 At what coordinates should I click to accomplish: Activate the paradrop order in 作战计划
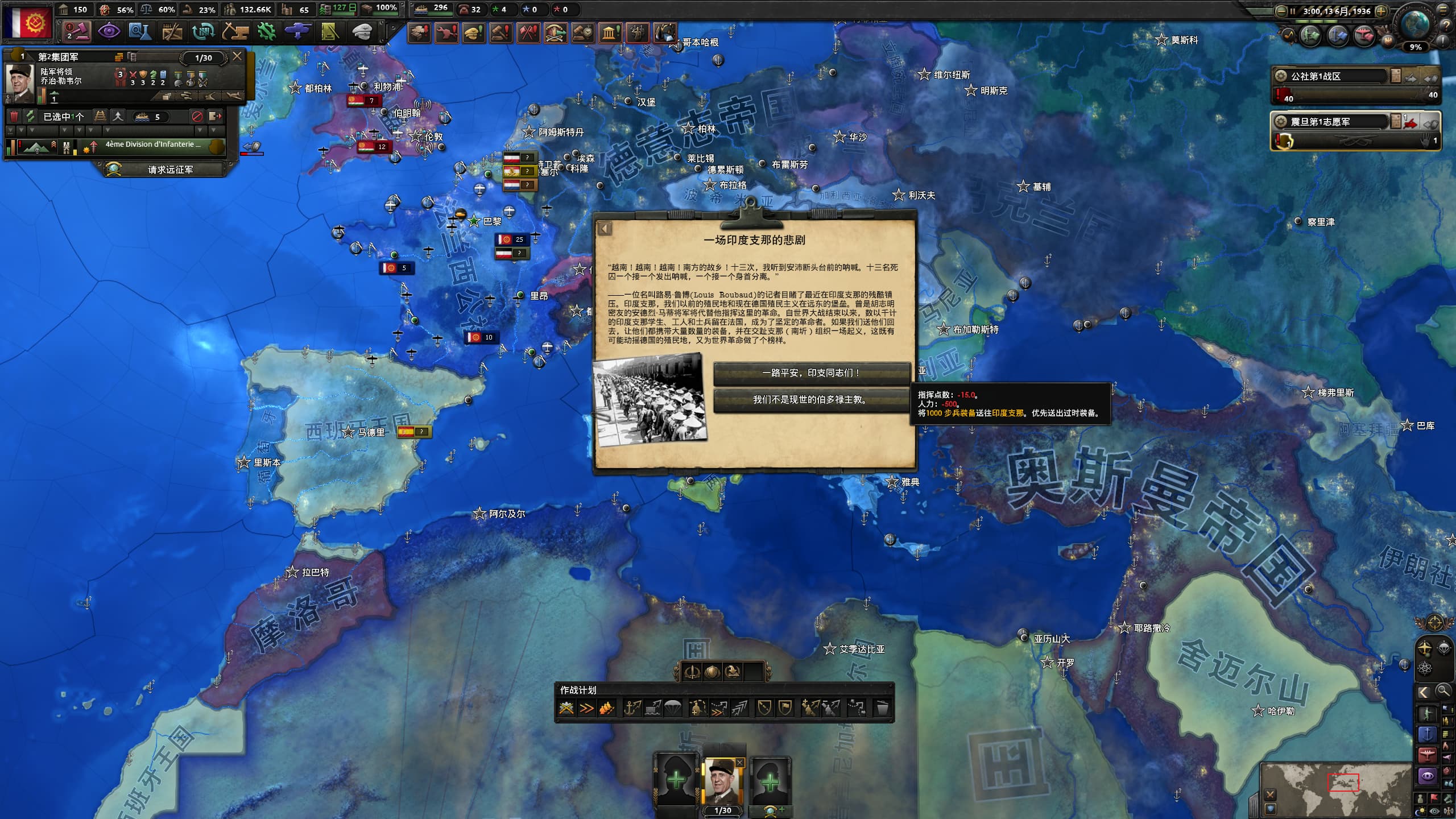pyautogui.click(x=672, y=708)
